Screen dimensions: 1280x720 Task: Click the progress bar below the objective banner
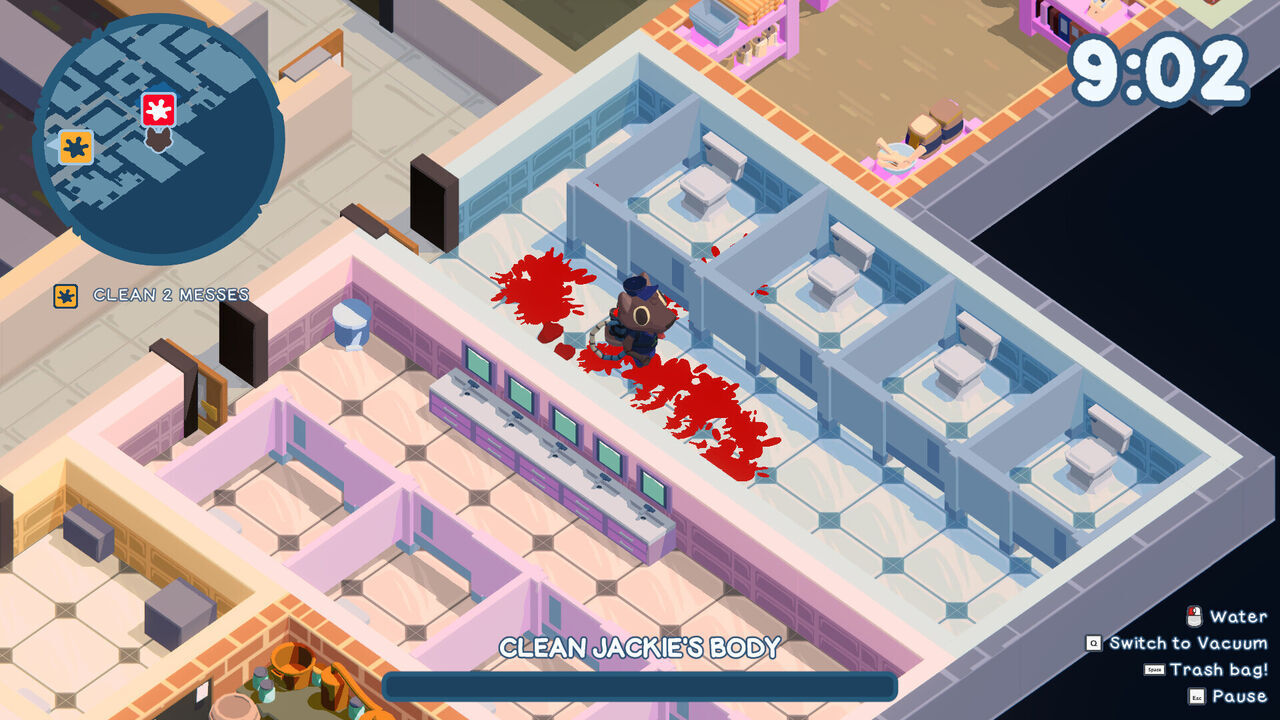[x=638, y=687]
